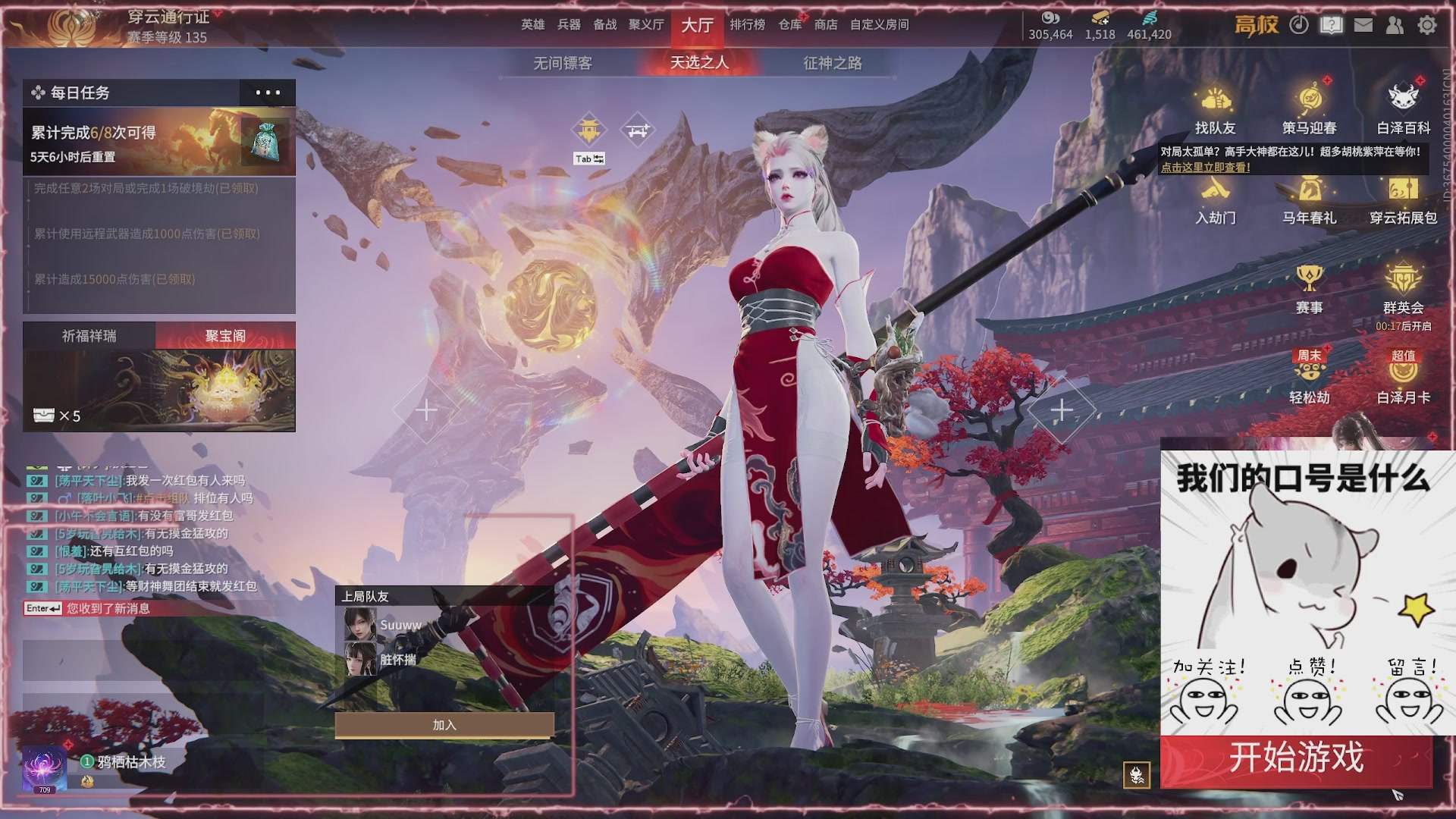Viewport: 1456px width, 819px height.
Task: Click the 点击这里立即查看 link
Action: 1206,168
